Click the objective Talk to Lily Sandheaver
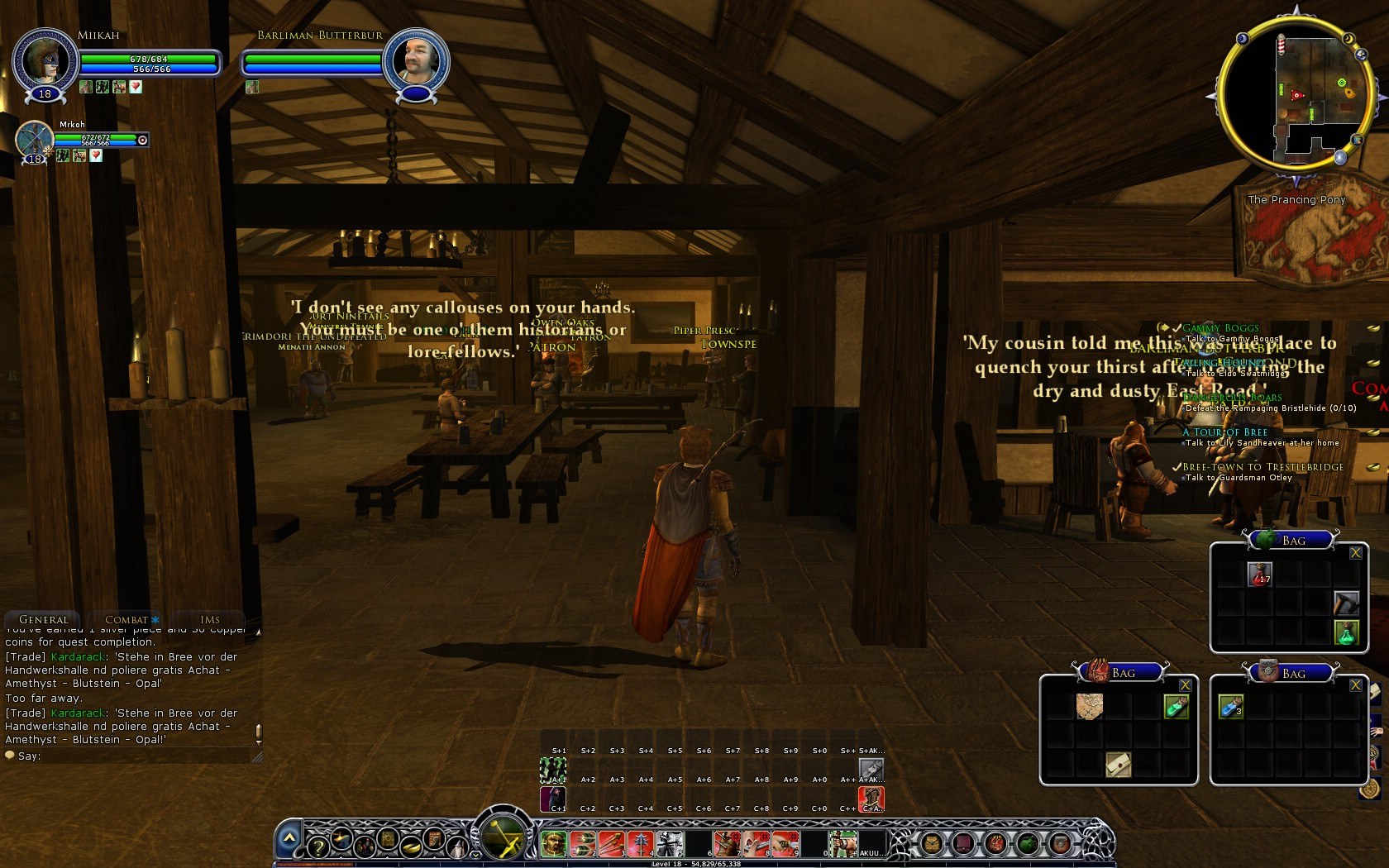1389x868 pixels. (x=1248, y=442)
